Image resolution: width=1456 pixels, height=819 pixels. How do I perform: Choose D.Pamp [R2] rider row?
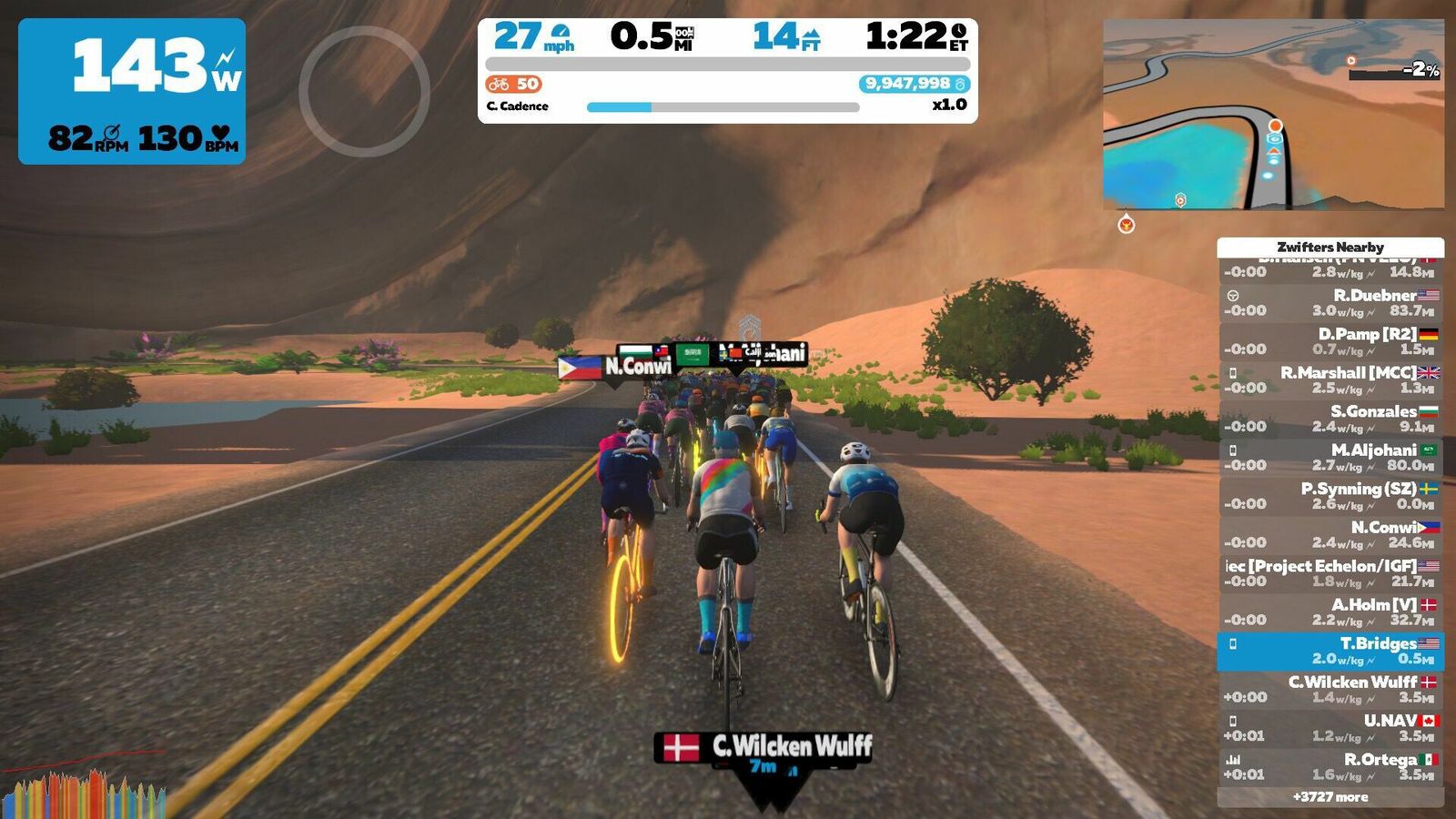1330,341
